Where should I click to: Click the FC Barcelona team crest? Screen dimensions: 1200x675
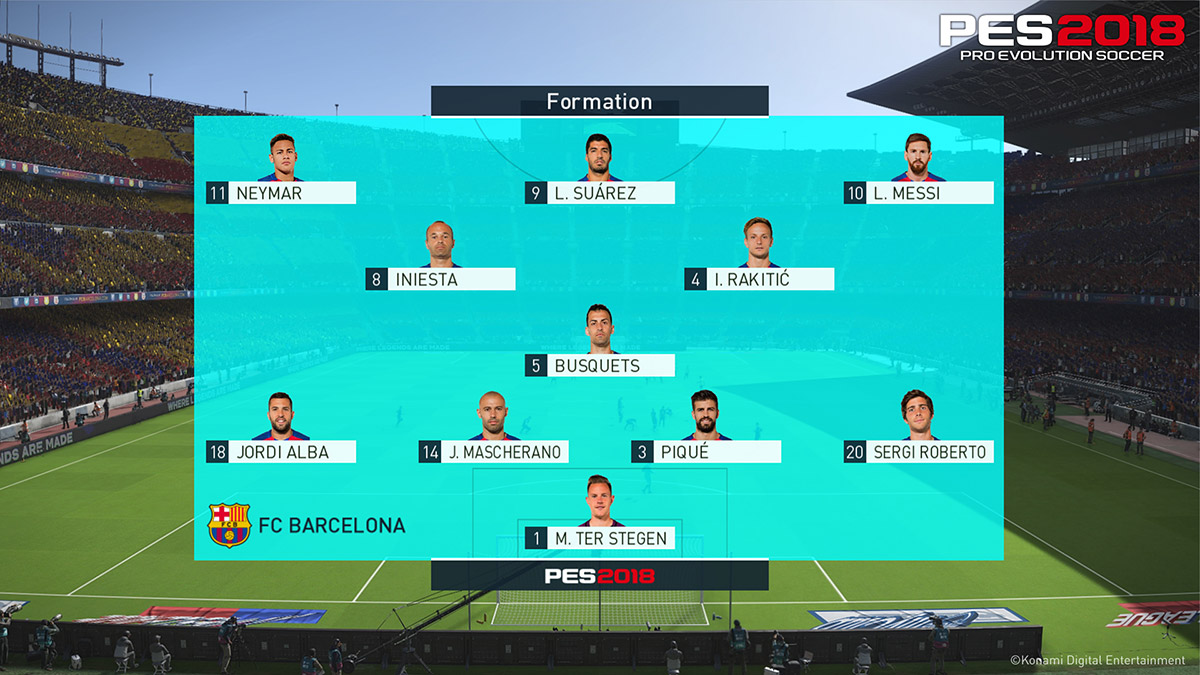[x=229, y=525]
